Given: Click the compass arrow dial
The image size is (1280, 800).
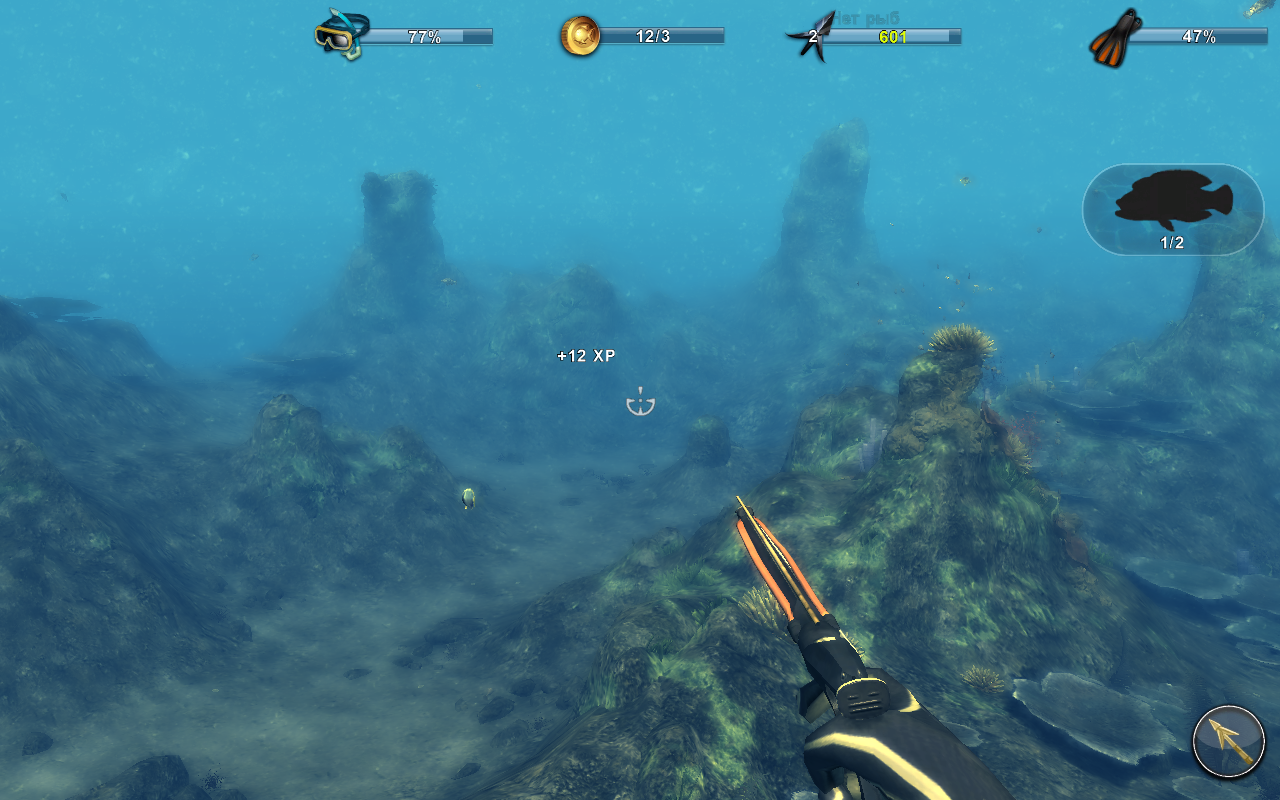Looking at the screenshot, I should click(x=1229, y=742).
